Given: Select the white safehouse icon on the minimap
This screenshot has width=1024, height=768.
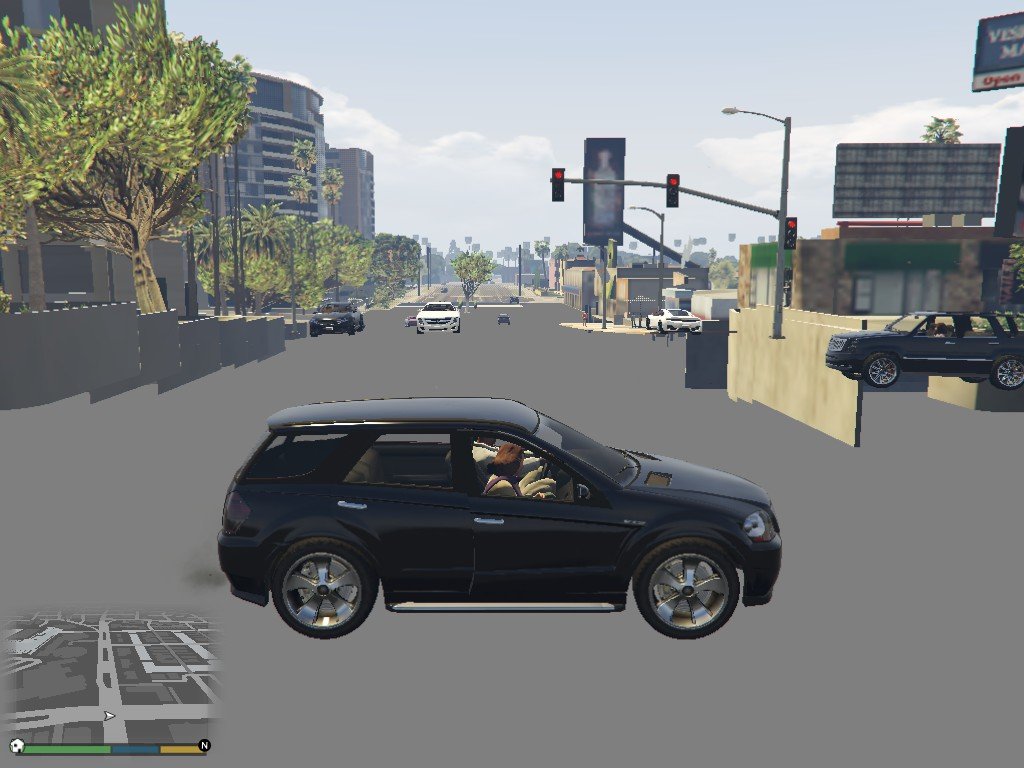Looking at the screenshot, I should click(x=17, y=745).
